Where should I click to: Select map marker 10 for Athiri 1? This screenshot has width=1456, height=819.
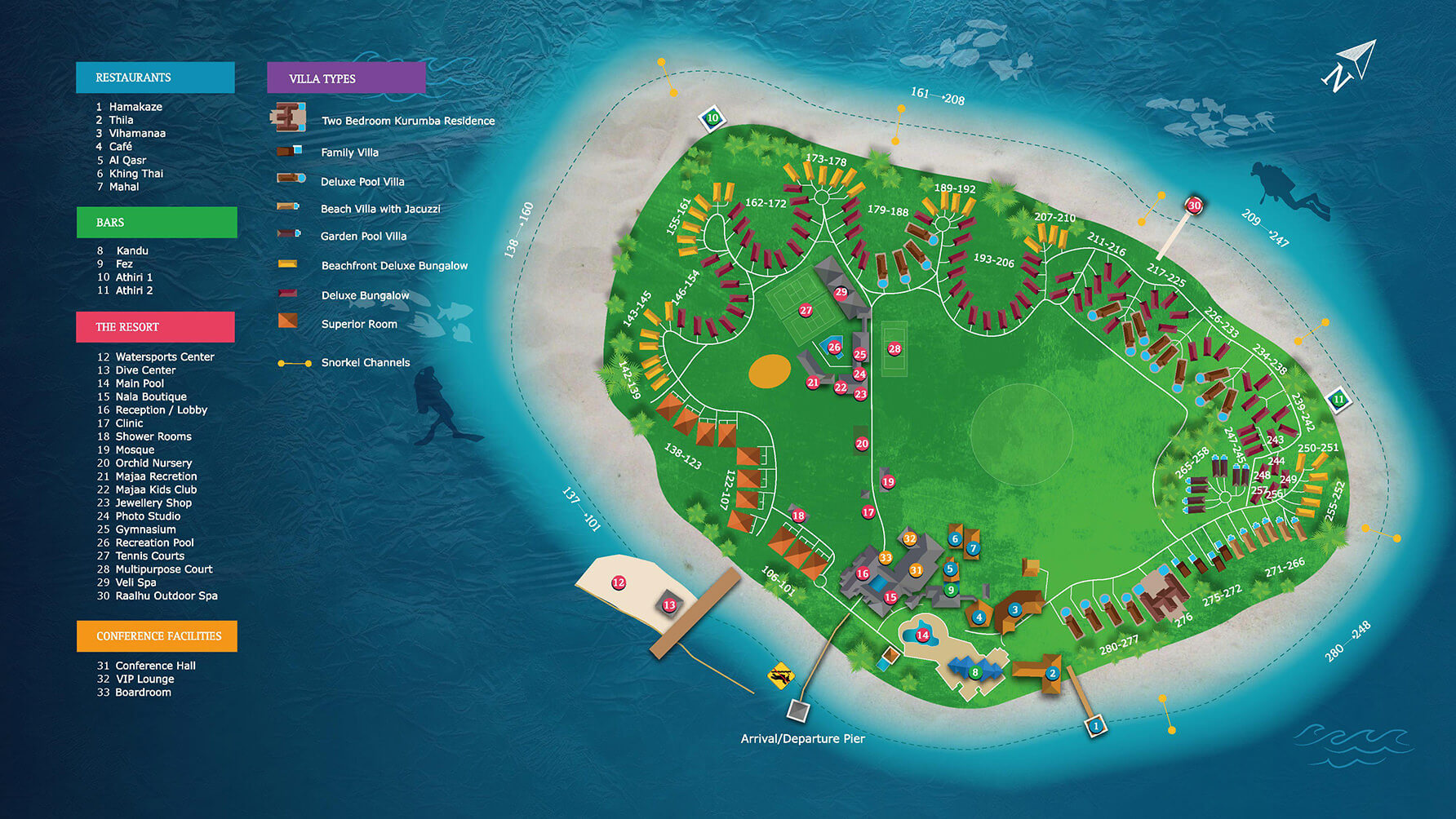[712, 117]
